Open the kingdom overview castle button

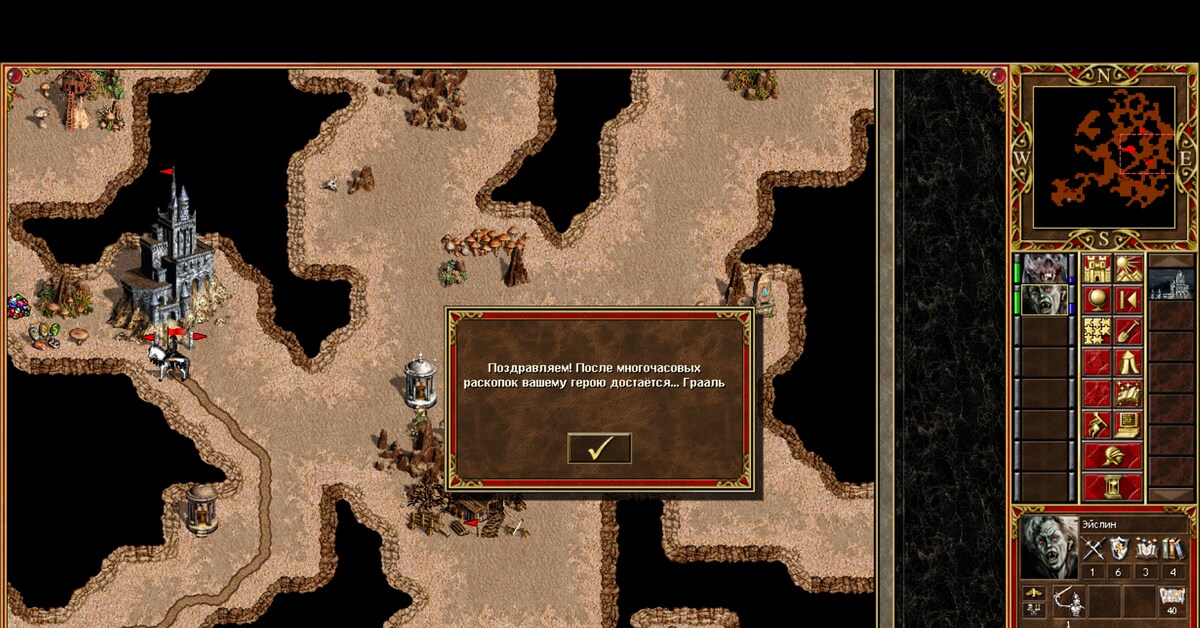[1097, 269]
